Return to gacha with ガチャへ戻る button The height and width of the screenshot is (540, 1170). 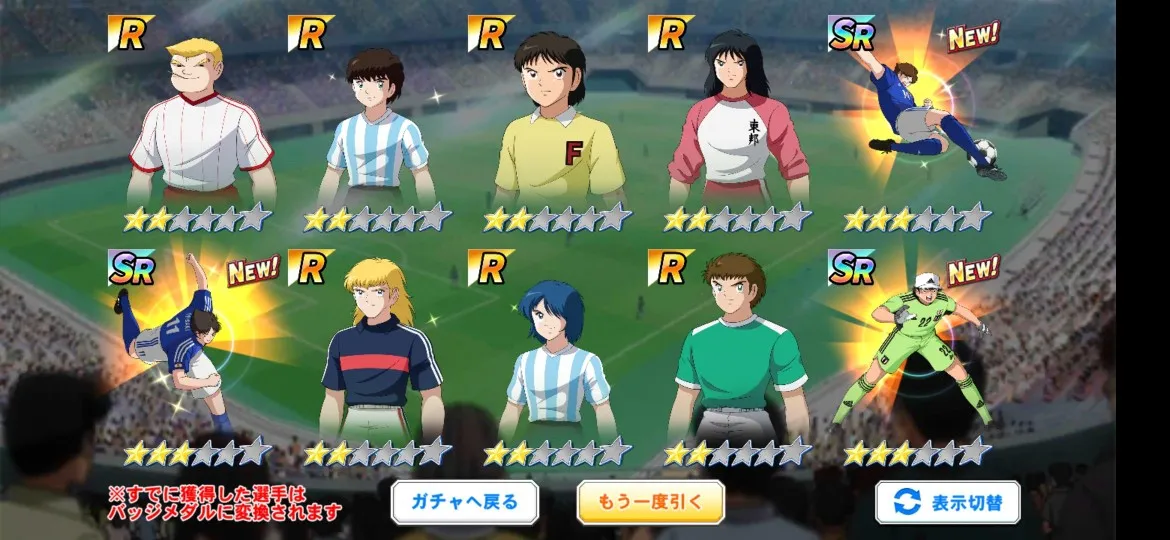(464, 502)
